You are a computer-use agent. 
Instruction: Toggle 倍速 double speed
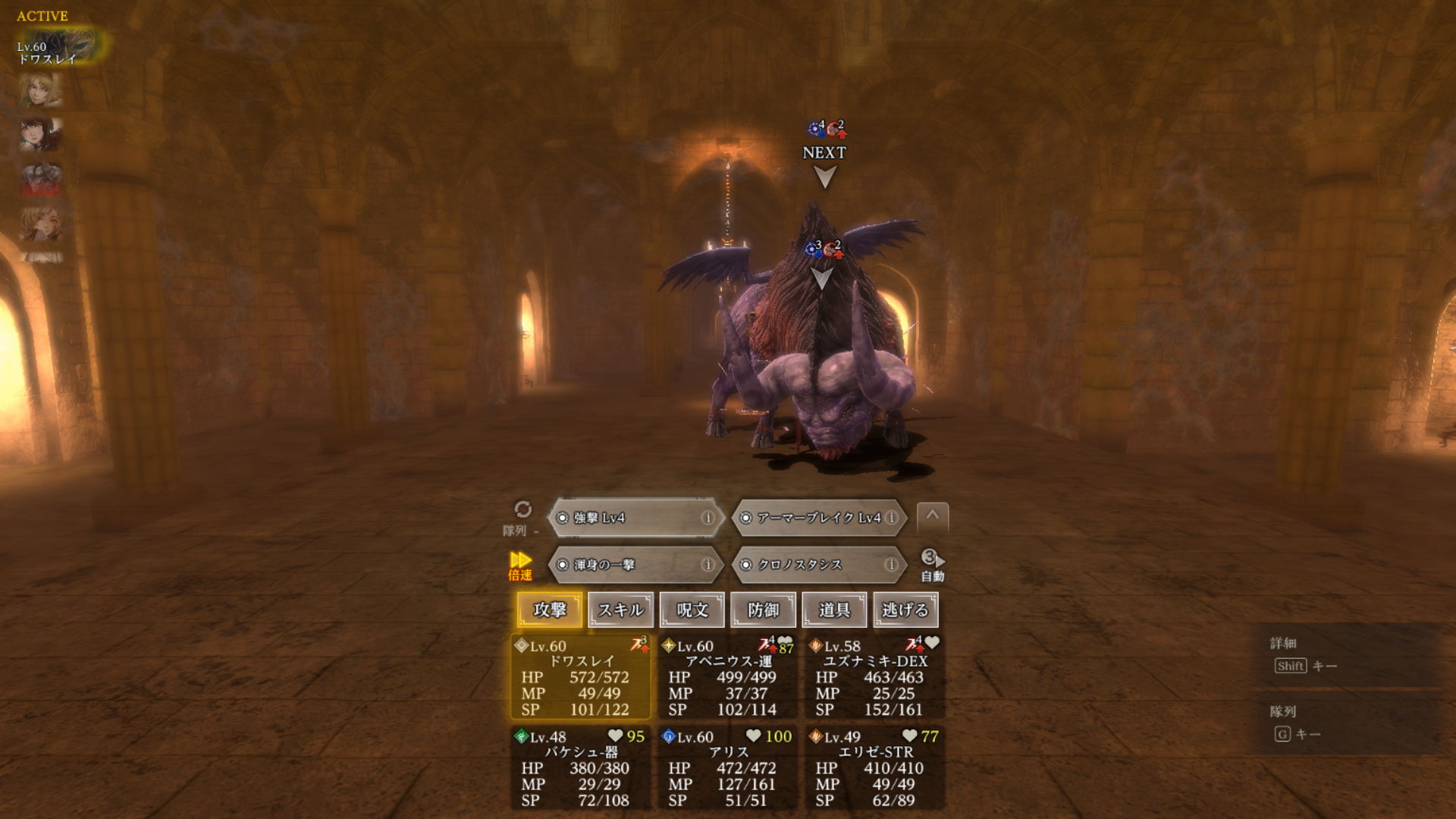pos(520,566)
